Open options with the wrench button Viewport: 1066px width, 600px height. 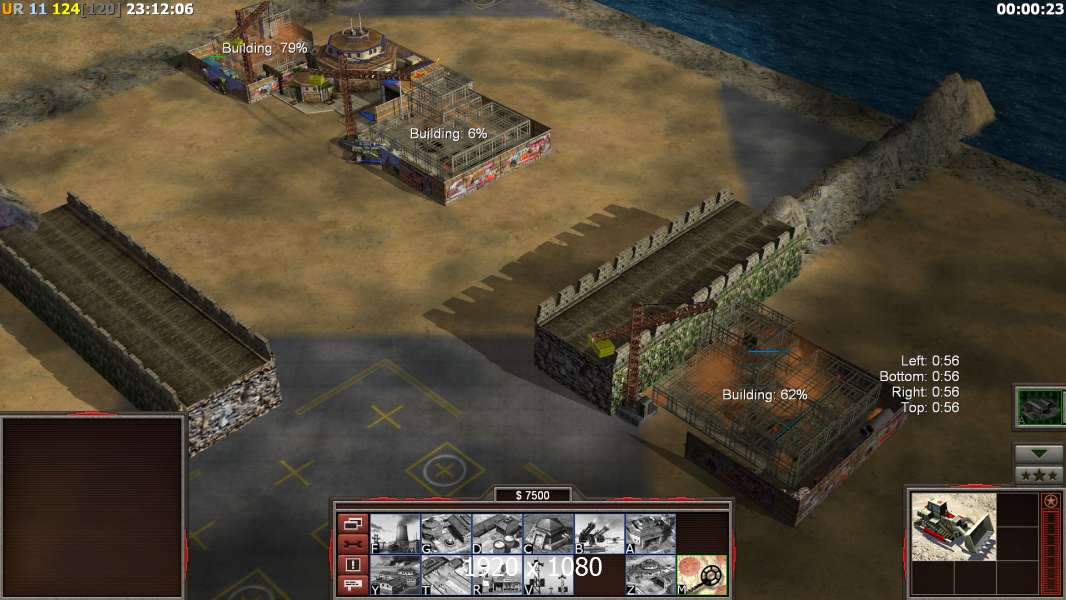(352, 544)
